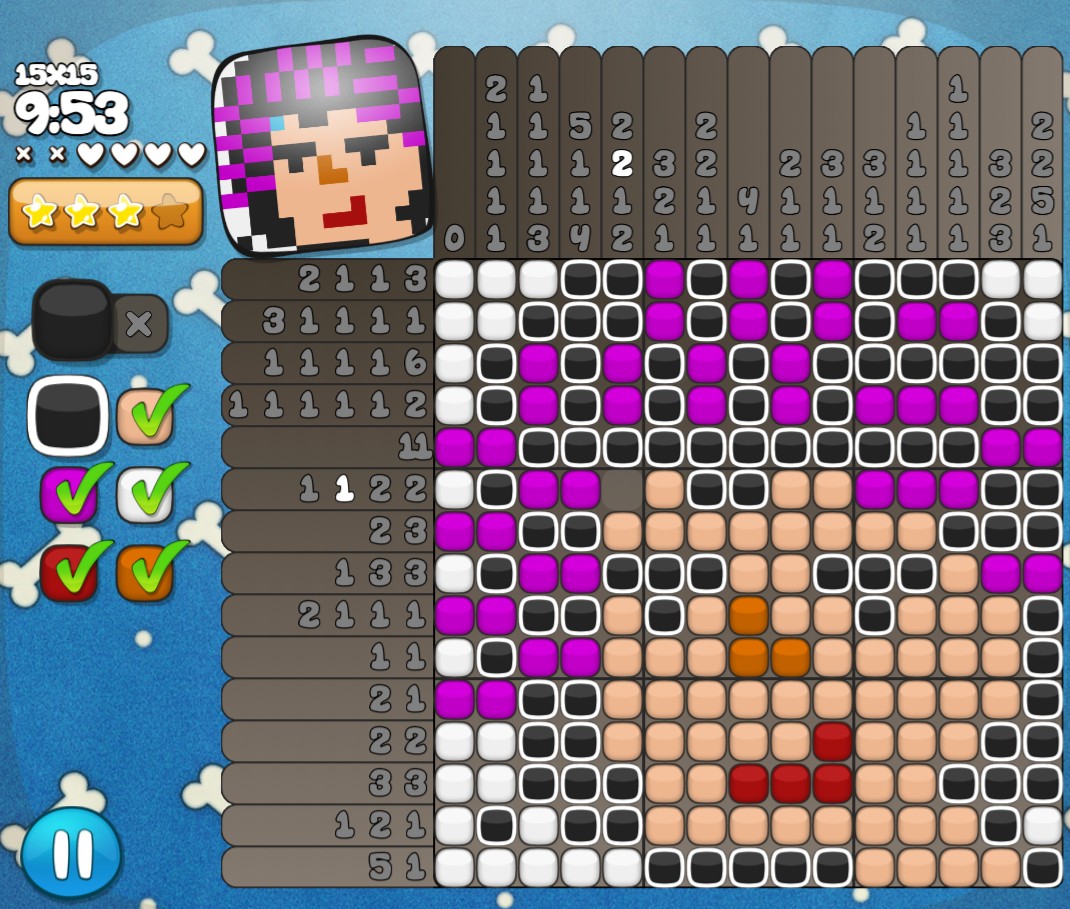This screenshot has width=1070, height=909.
Task: Pick the orange color swatch
Action: [x=146, y=571]
